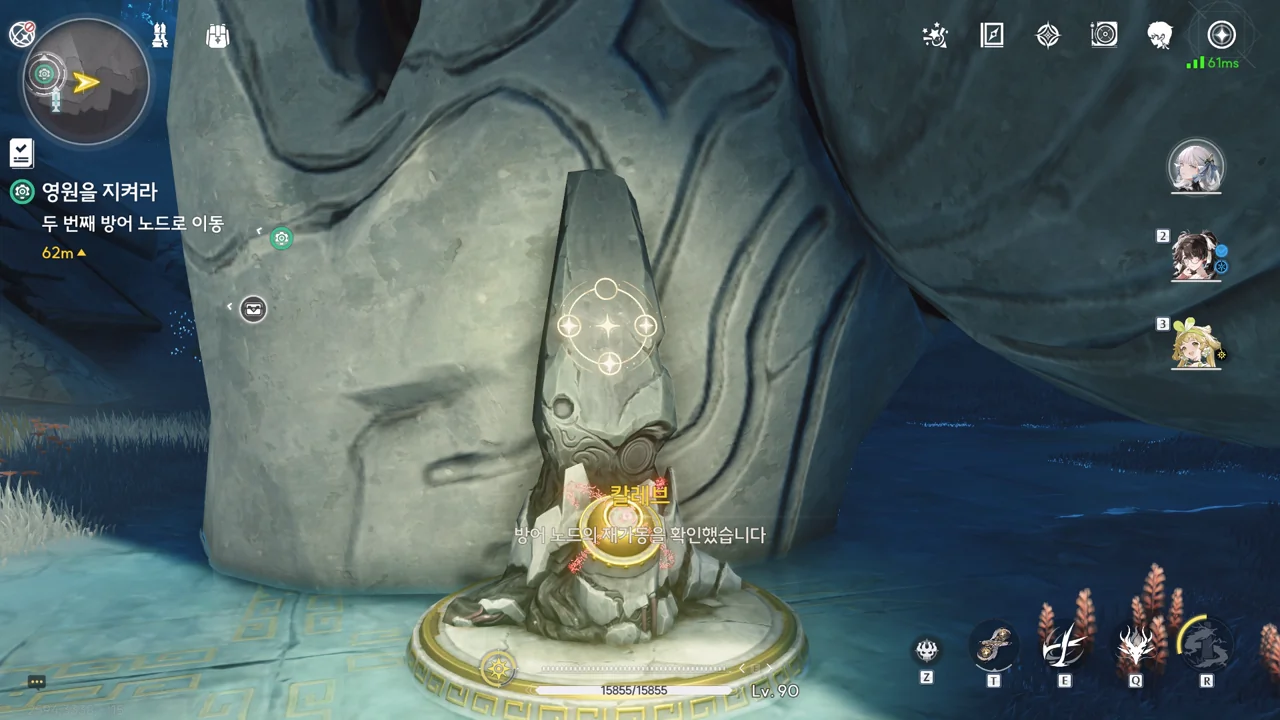Open the turntable record icon
The image size is (1280, 720).
(1104, 36)
